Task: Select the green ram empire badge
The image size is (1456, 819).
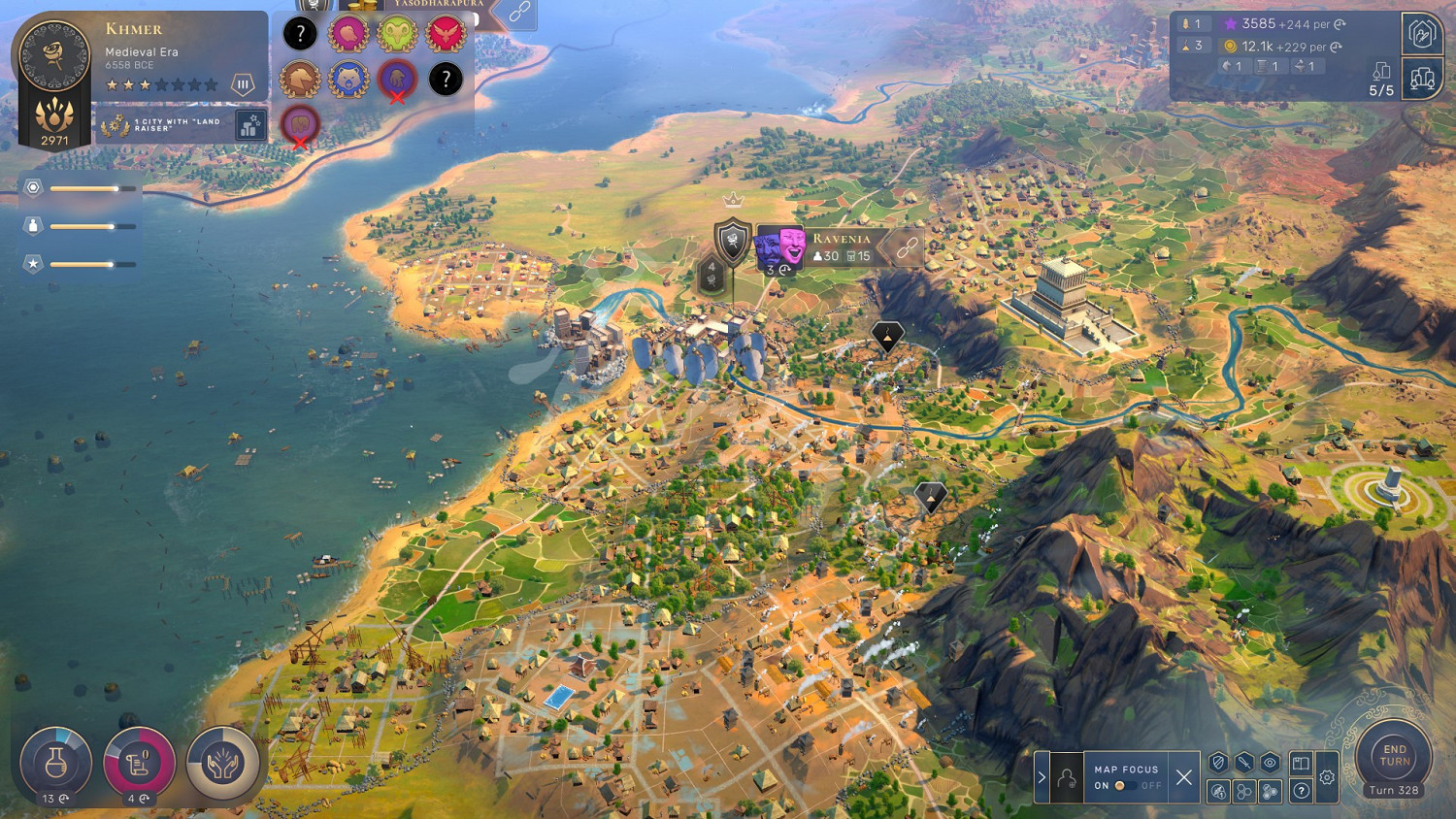Action: (397, 34)
